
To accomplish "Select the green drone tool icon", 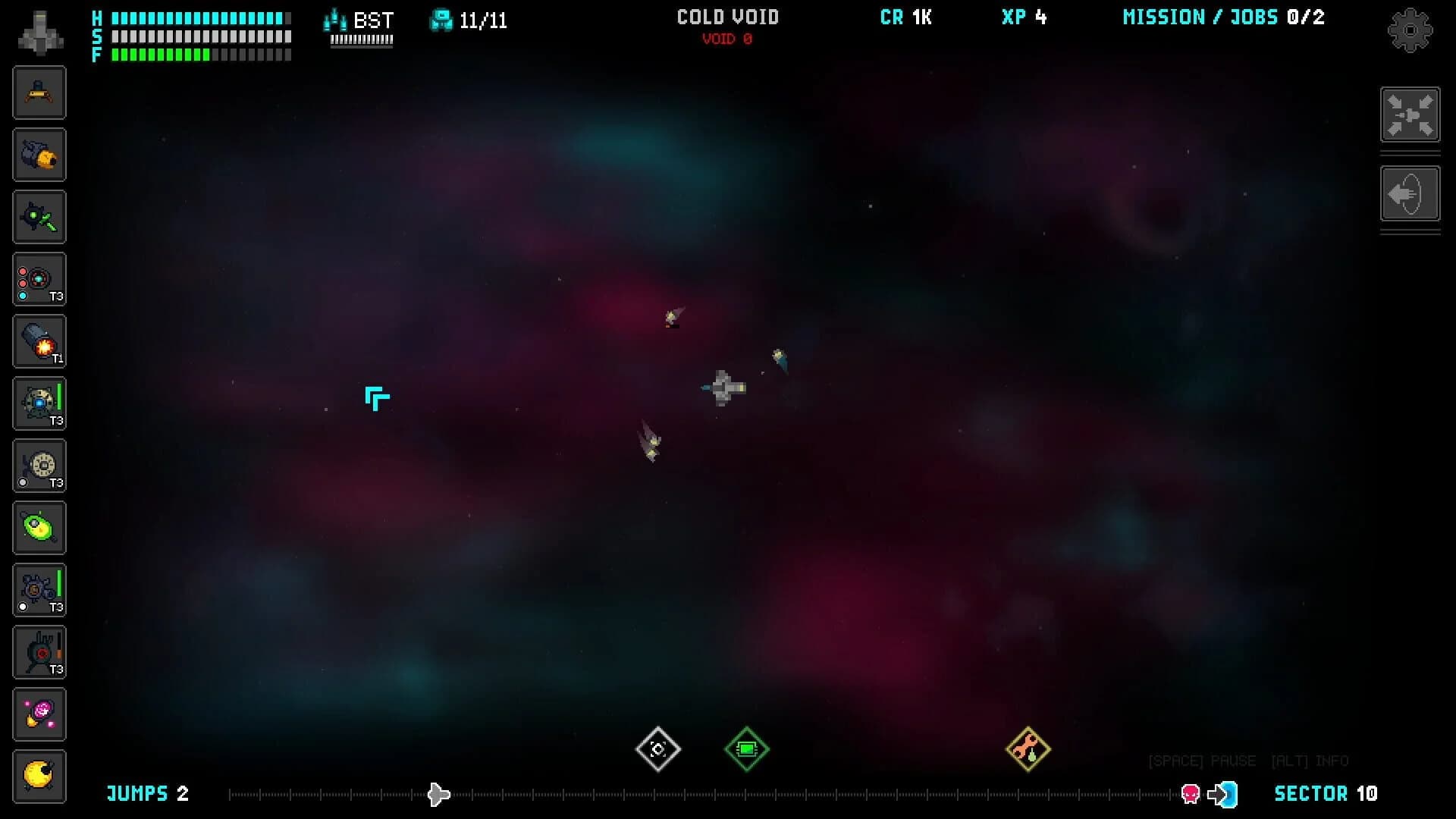I will pos(39,216).
